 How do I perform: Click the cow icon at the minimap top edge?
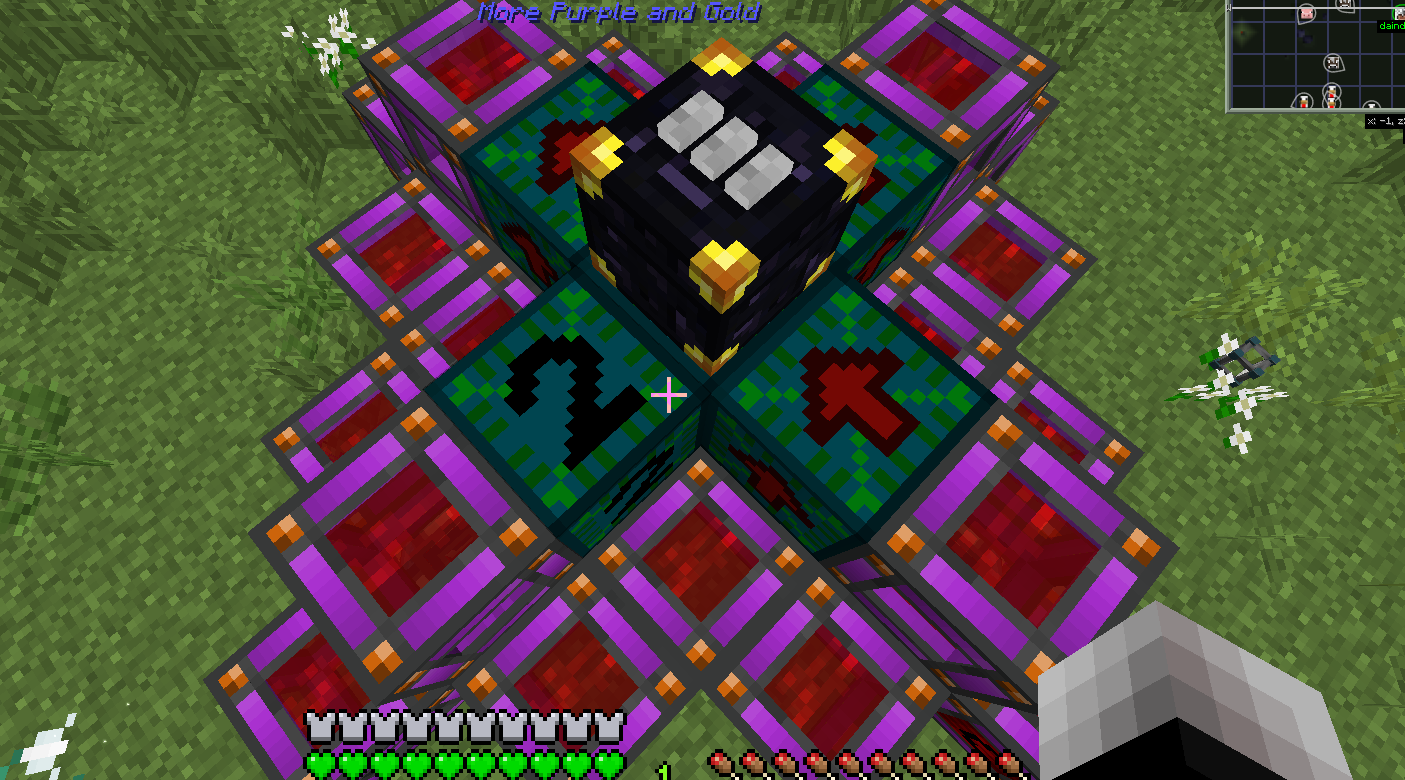pyautogui.click(x=1343, y=3)
